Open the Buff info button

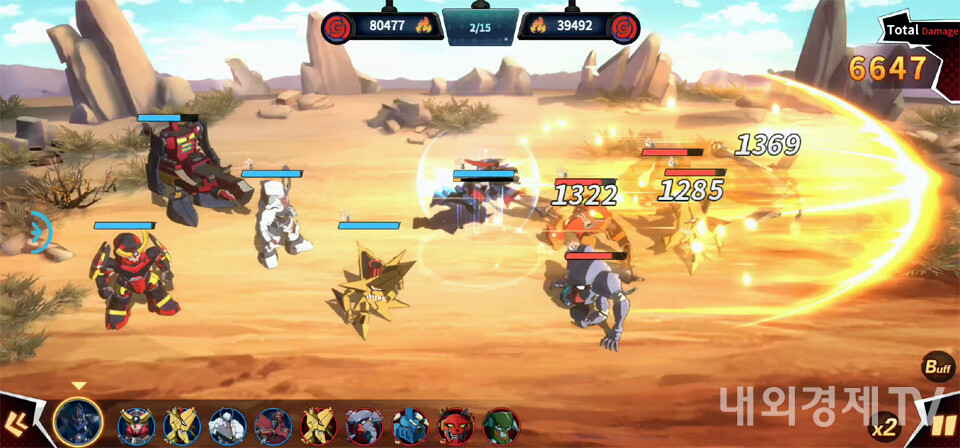click(937, 367)
